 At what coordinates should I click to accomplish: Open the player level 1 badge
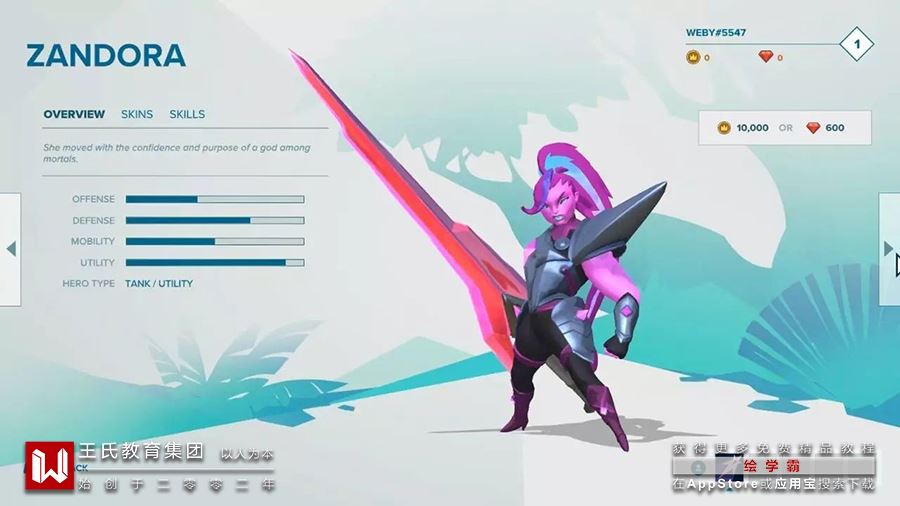[x=857, y=44]
